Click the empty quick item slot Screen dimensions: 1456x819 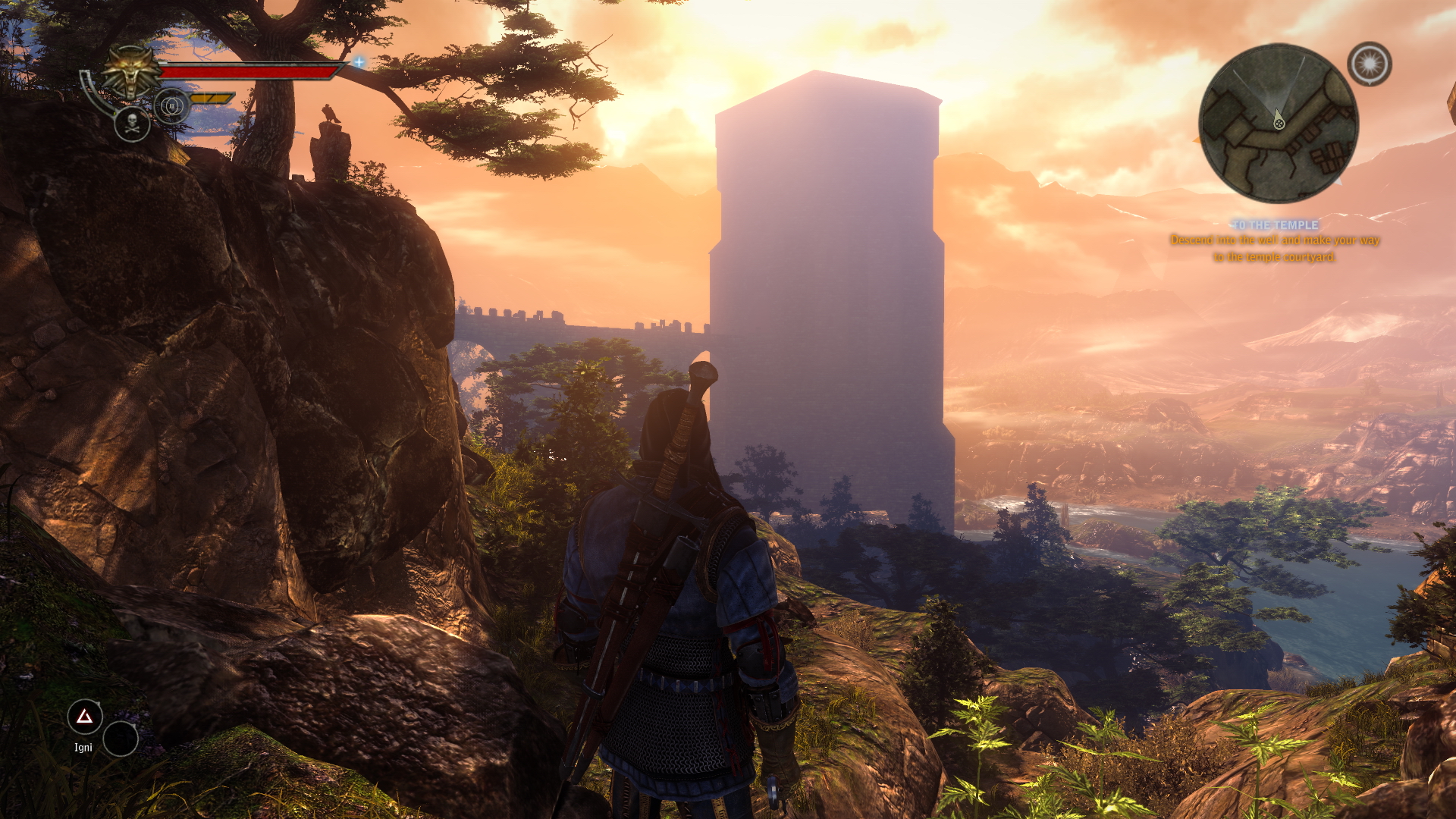[121, 739]
